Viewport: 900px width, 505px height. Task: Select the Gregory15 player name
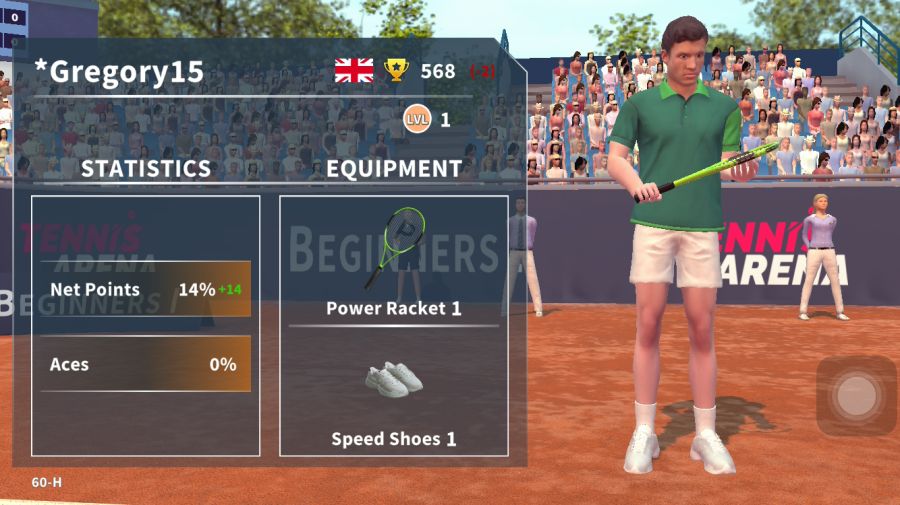coord(119,72)
